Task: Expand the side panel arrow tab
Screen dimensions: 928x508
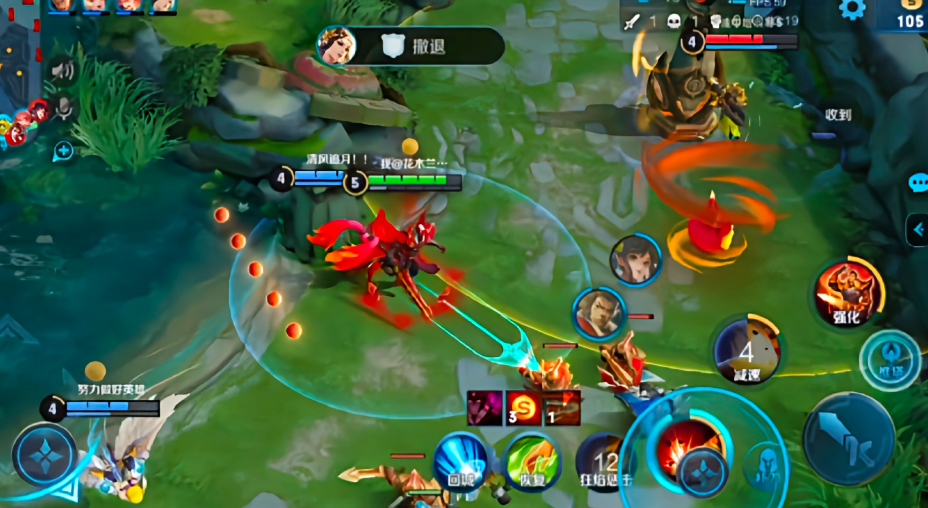Action: 917,230
